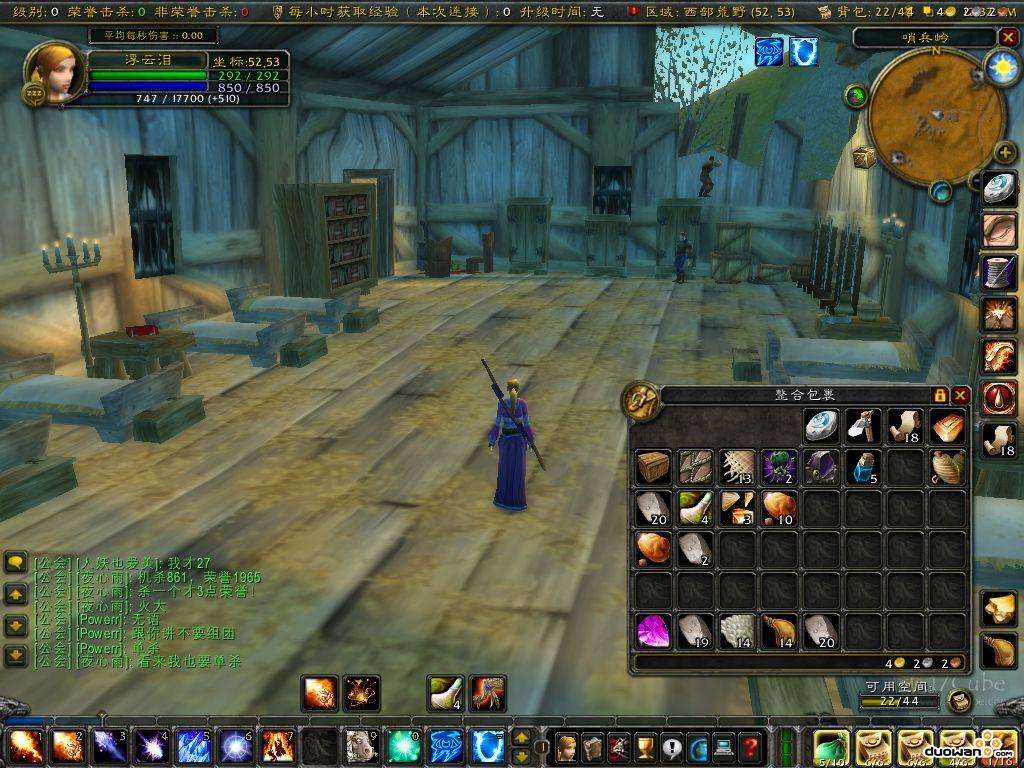Click the sun day-night indicator
The height and width of the screenshot is (768, 1024).
tap(1000, 67)
